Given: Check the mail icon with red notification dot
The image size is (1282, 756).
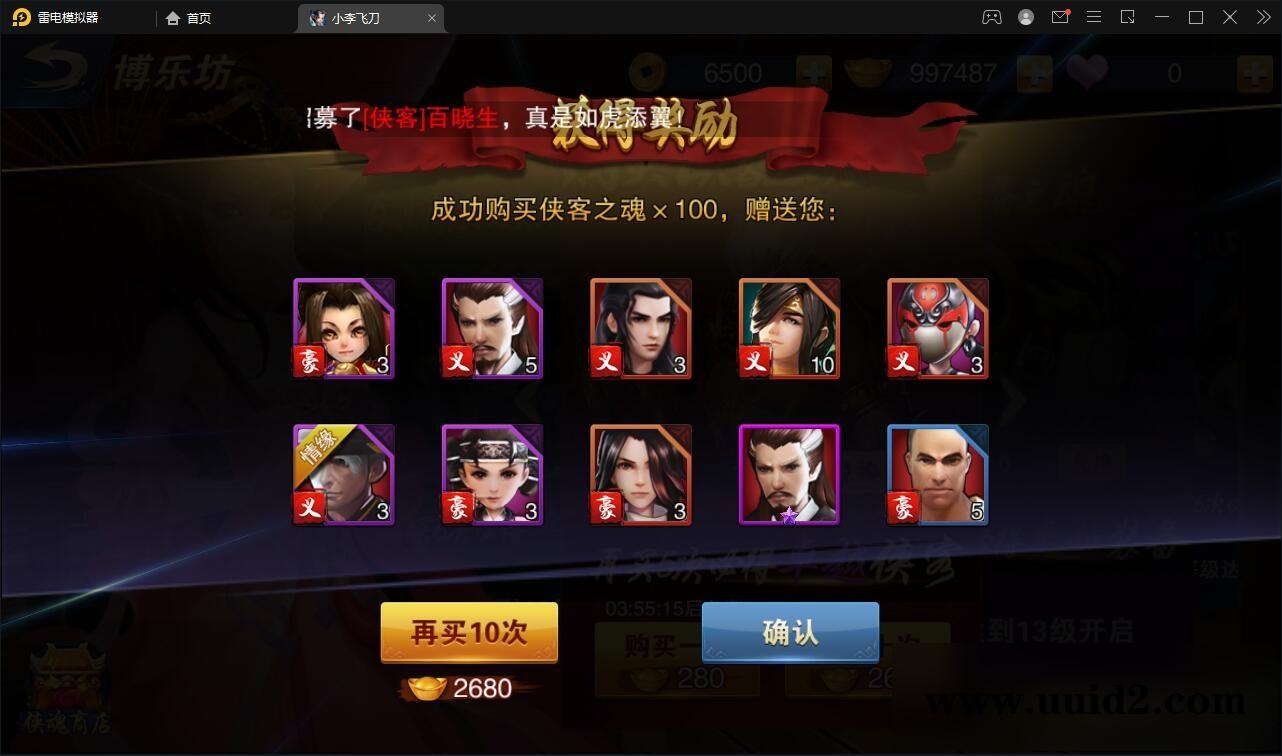Looking at the screenshot, I should [1060, 17].
